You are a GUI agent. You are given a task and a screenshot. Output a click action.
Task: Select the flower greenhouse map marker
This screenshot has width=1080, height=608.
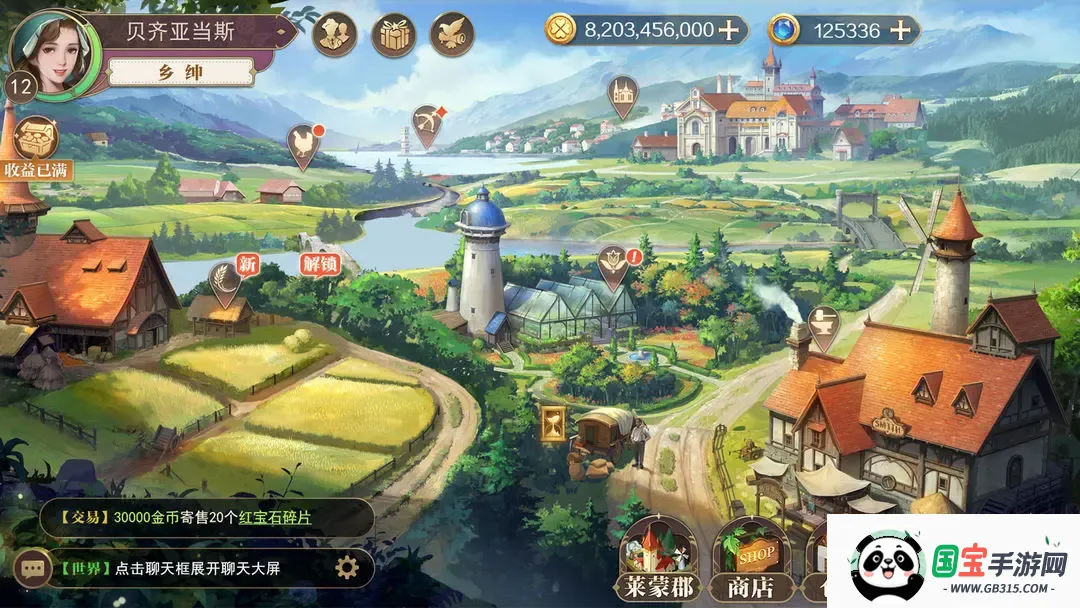[610, 263]
